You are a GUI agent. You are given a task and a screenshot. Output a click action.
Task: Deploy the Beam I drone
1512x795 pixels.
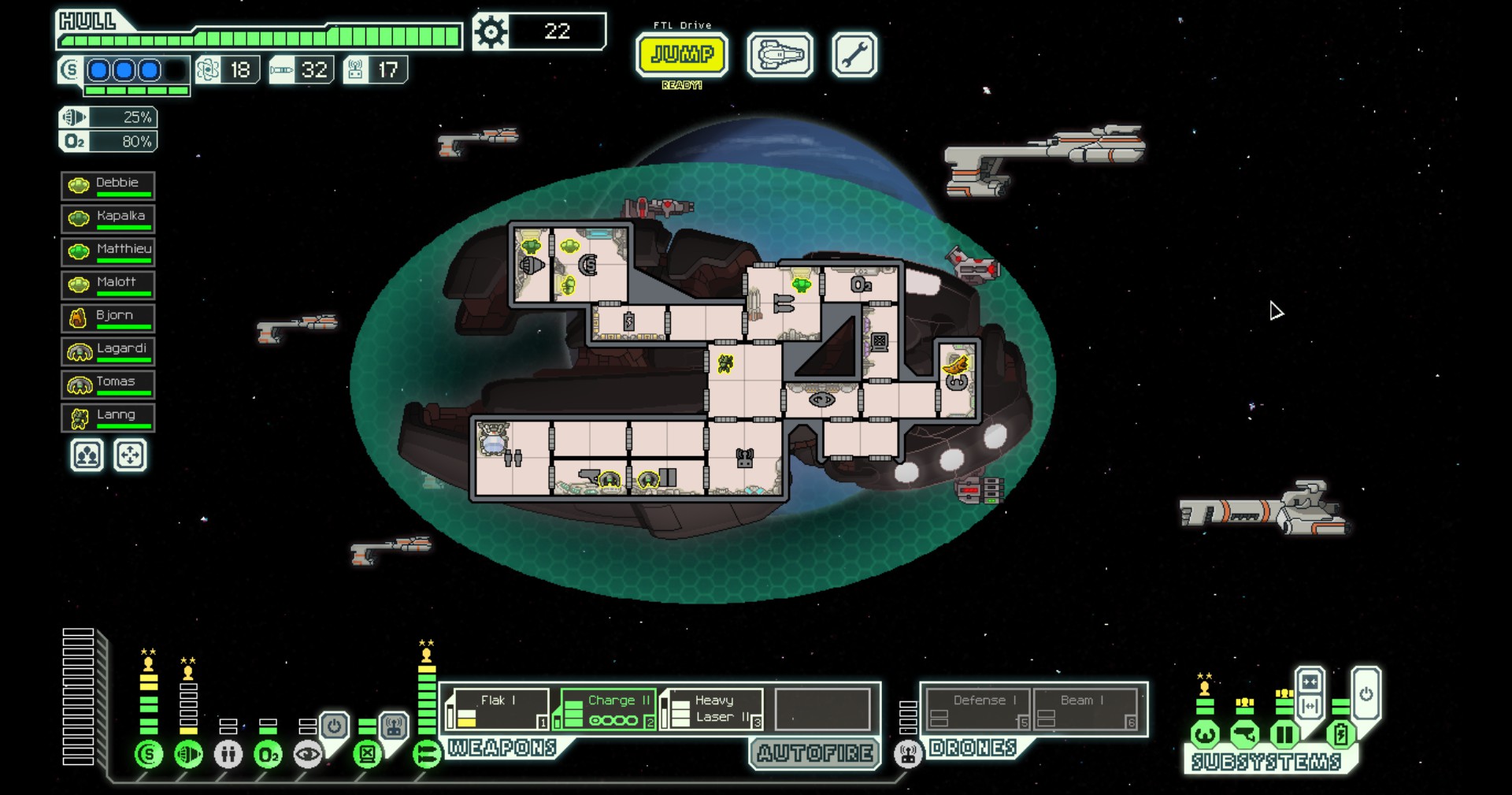pyautogui.click(x=1084, y=708)
